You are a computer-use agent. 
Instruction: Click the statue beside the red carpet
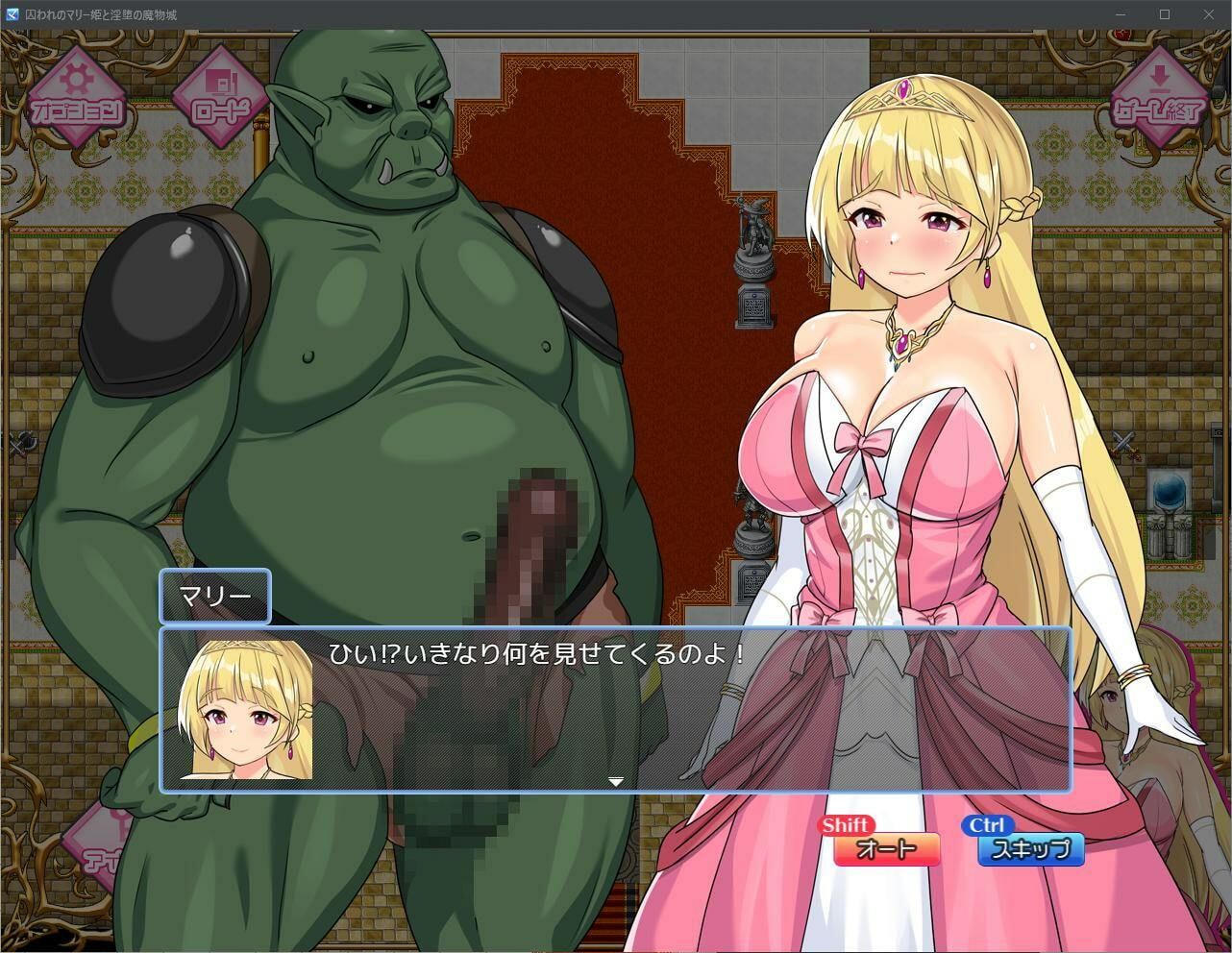coord(754,235)
